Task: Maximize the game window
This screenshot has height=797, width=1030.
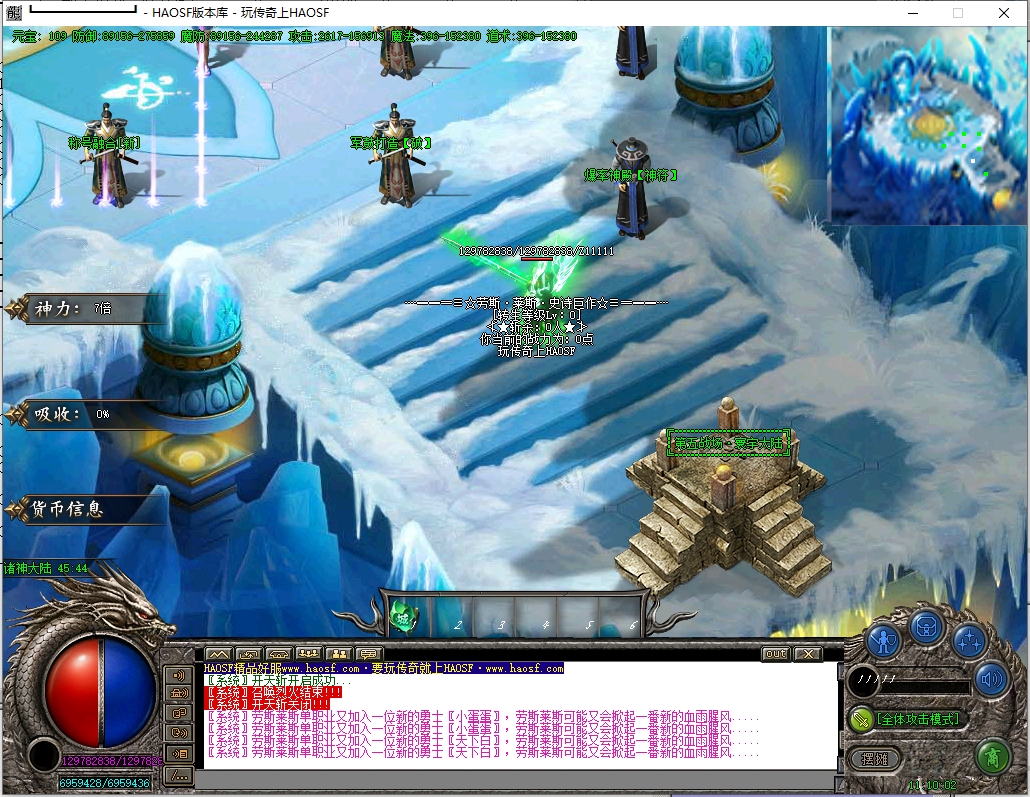Action: click(958, 13)
